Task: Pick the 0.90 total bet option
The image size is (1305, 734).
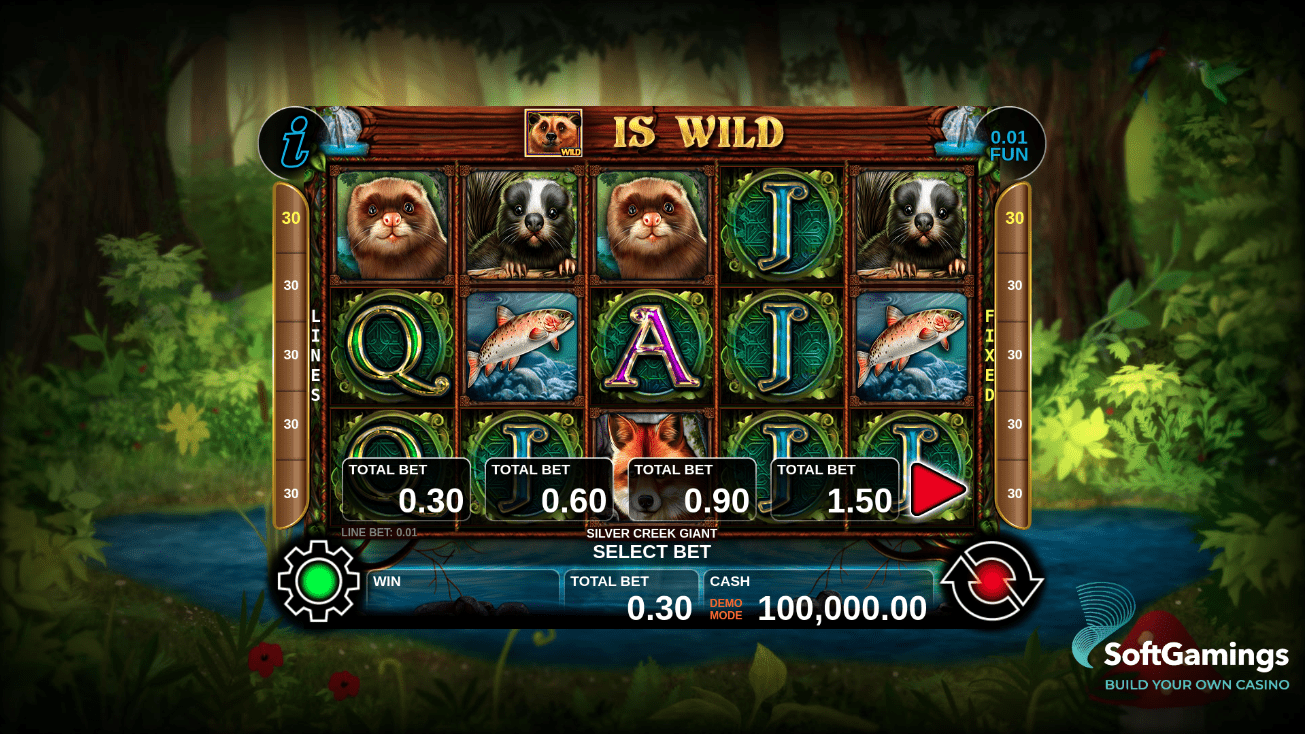Action: coord(692,489)
